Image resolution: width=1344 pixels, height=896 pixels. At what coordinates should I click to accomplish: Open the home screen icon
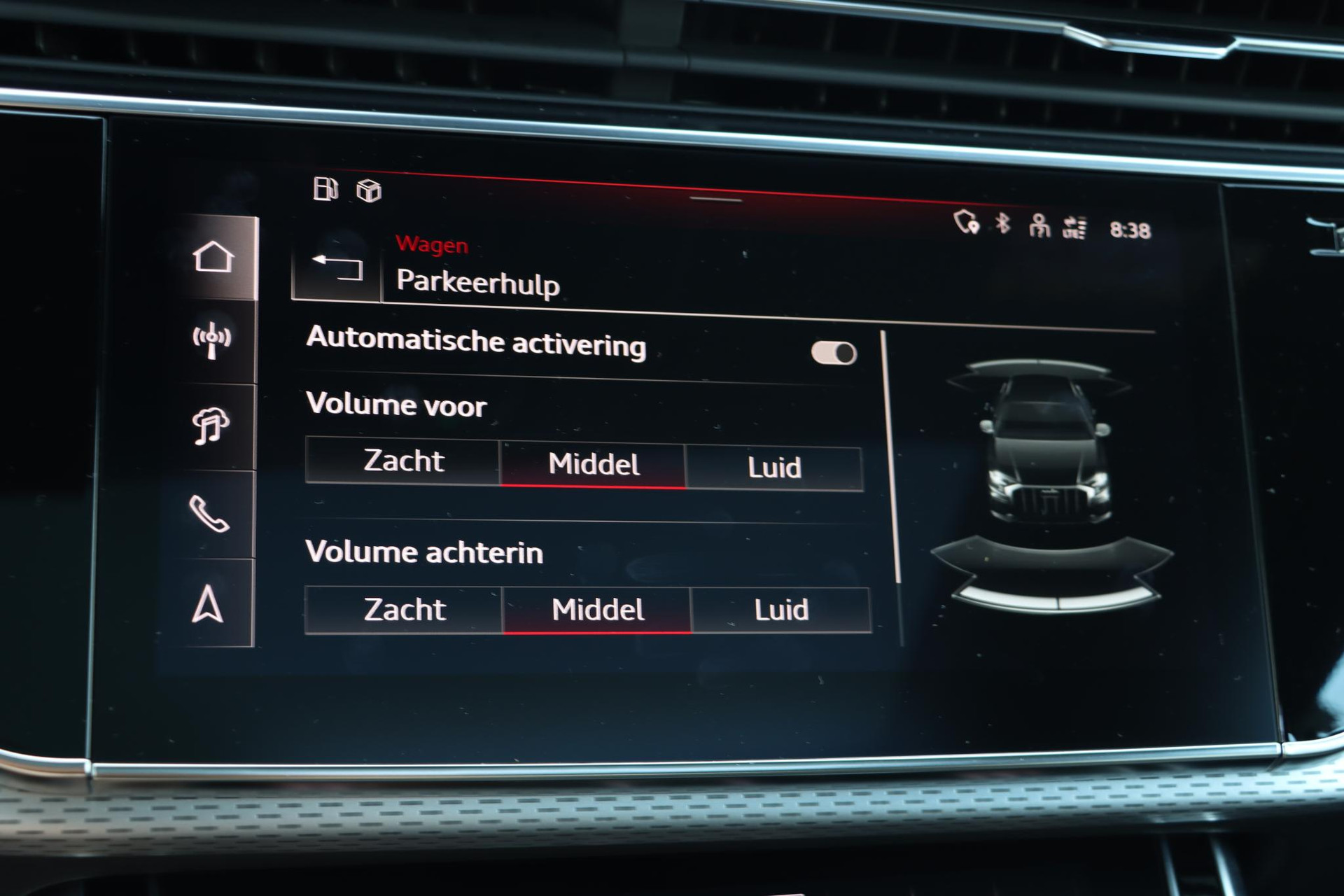click(213, 257)
